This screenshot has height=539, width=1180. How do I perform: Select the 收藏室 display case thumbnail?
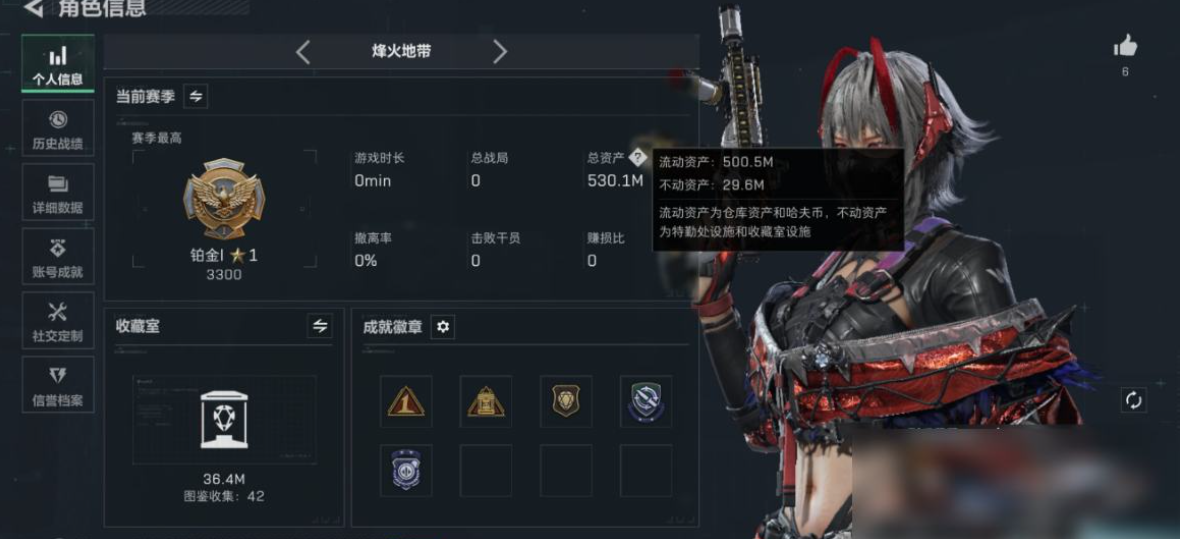click(224, 419)
